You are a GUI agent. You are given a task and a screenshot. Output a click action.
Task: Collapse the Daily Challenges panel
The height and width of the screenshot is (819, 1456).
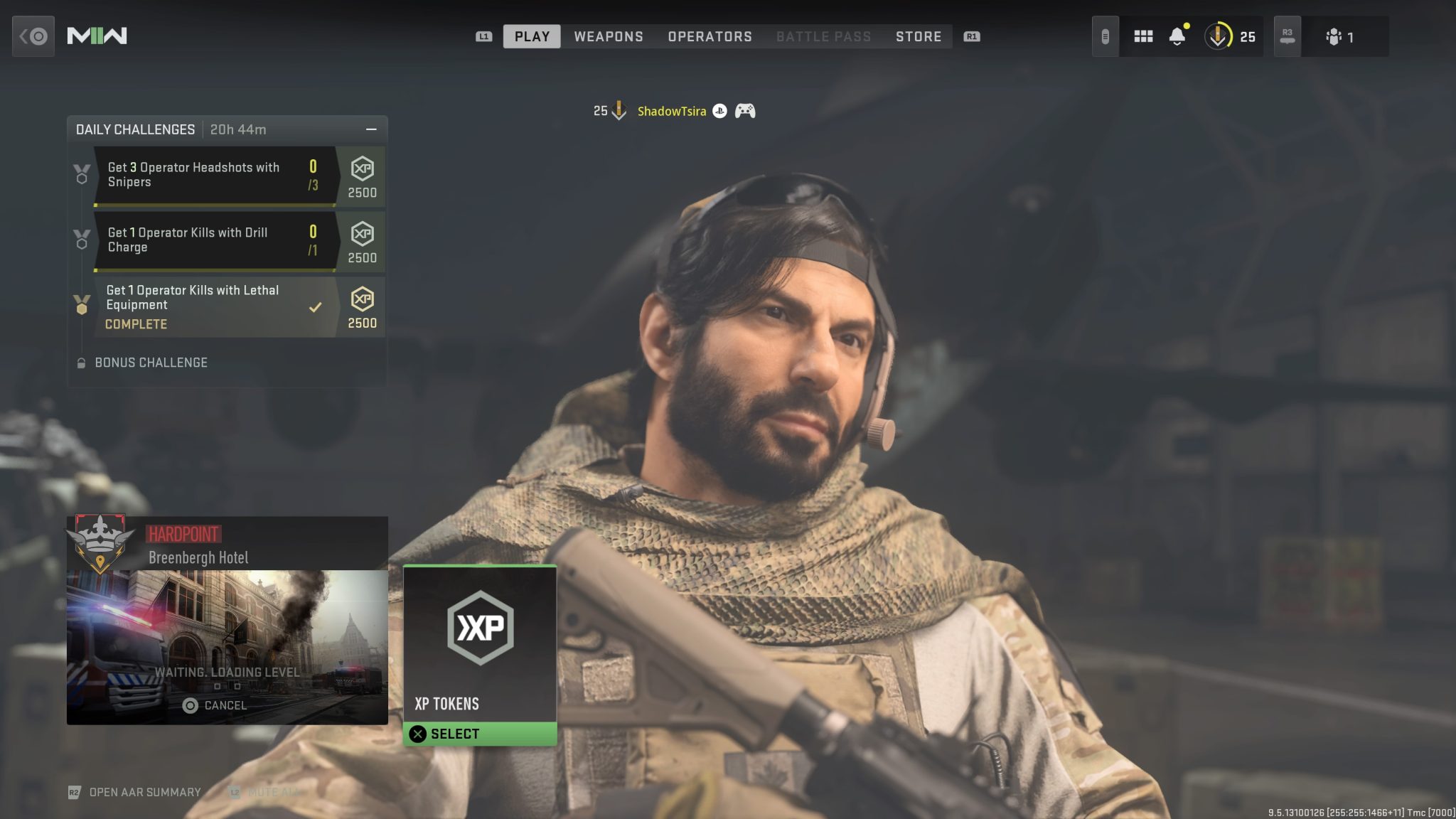(x=371, y=129)
